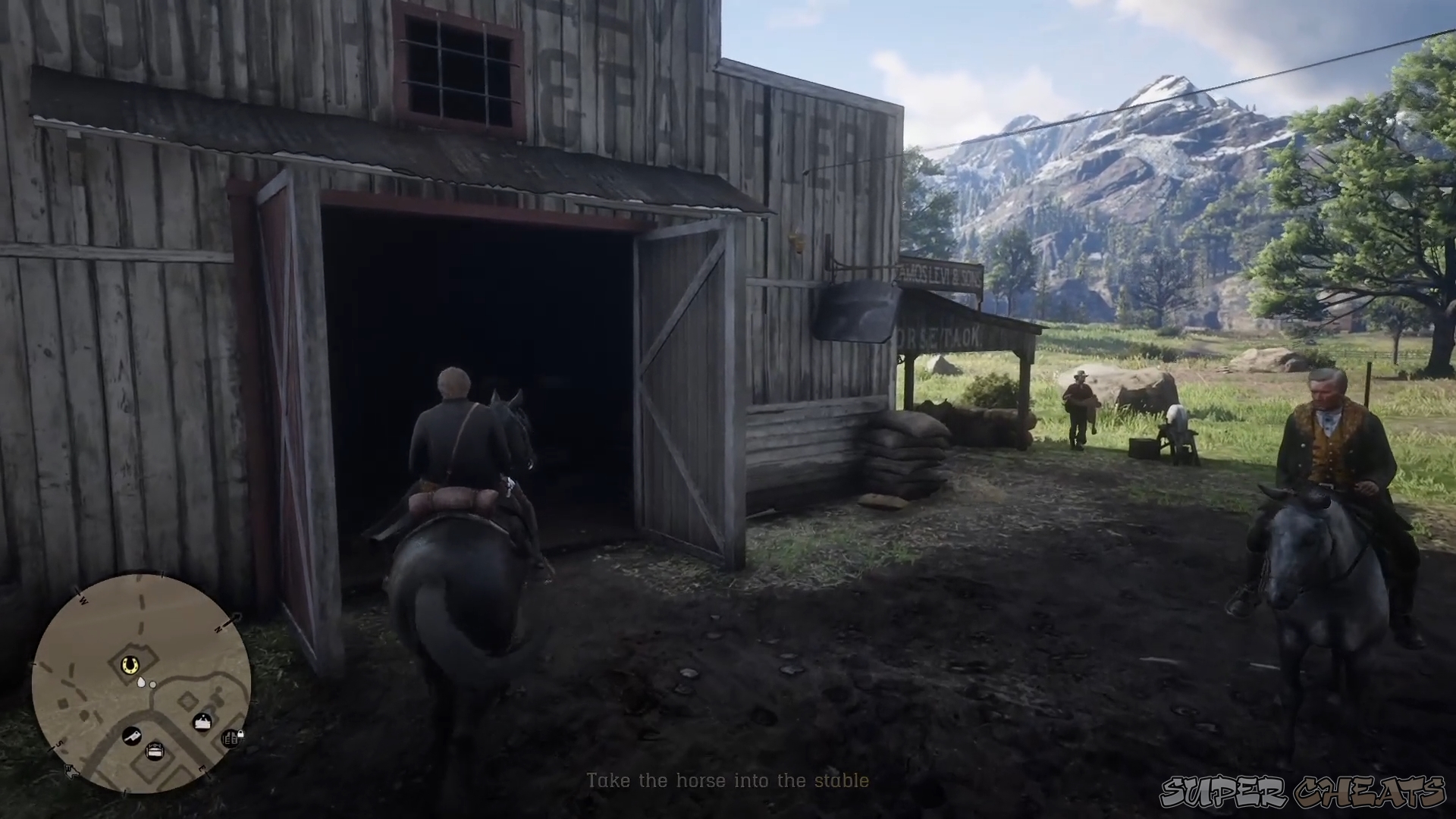This screenshot has height=819, width=1456.
Task: Click the N compass marker on the minimap
Action: [x=218, y=627]
